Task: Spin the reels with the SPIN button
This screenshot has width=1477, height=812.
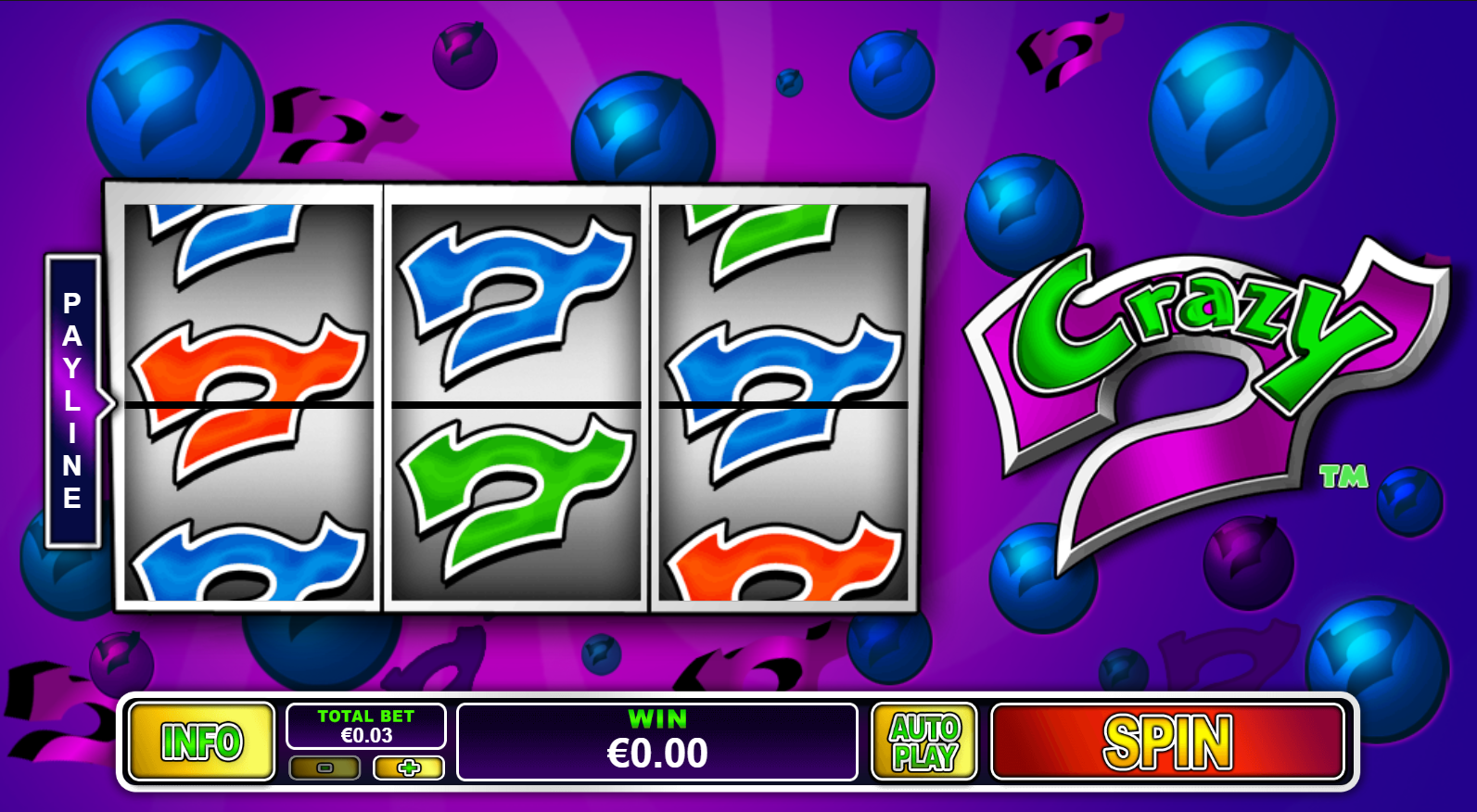Action: tap(1167, 742)
